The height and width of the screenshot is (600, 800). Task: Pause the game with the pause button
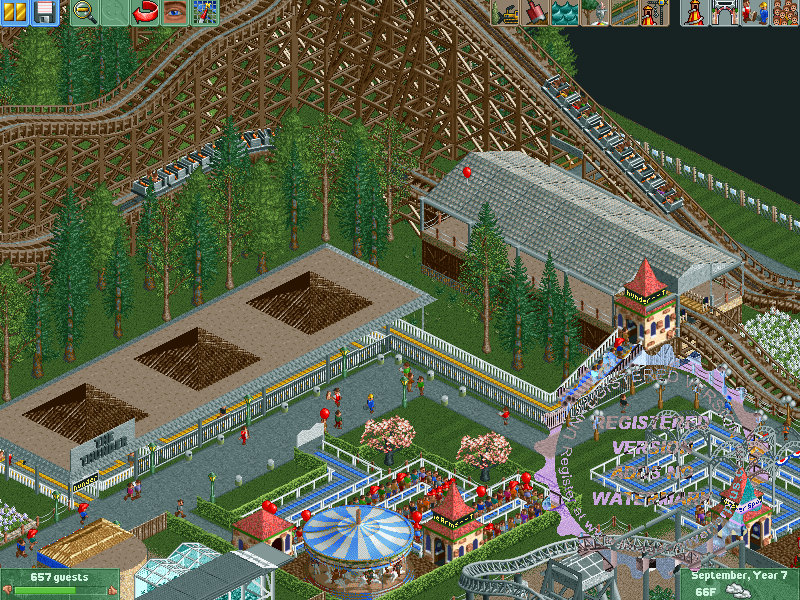(x=14, y=13)
